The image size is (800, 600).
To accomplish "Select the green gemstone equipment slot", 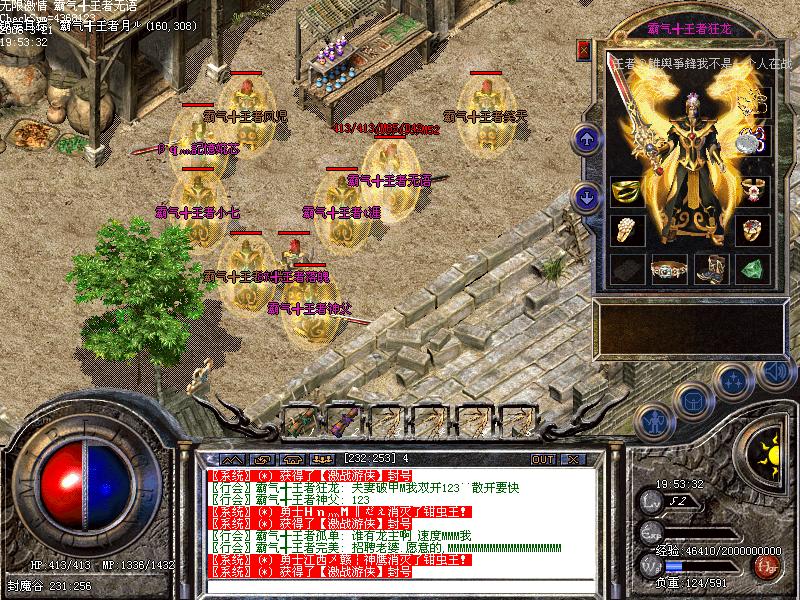I will 752,270.
